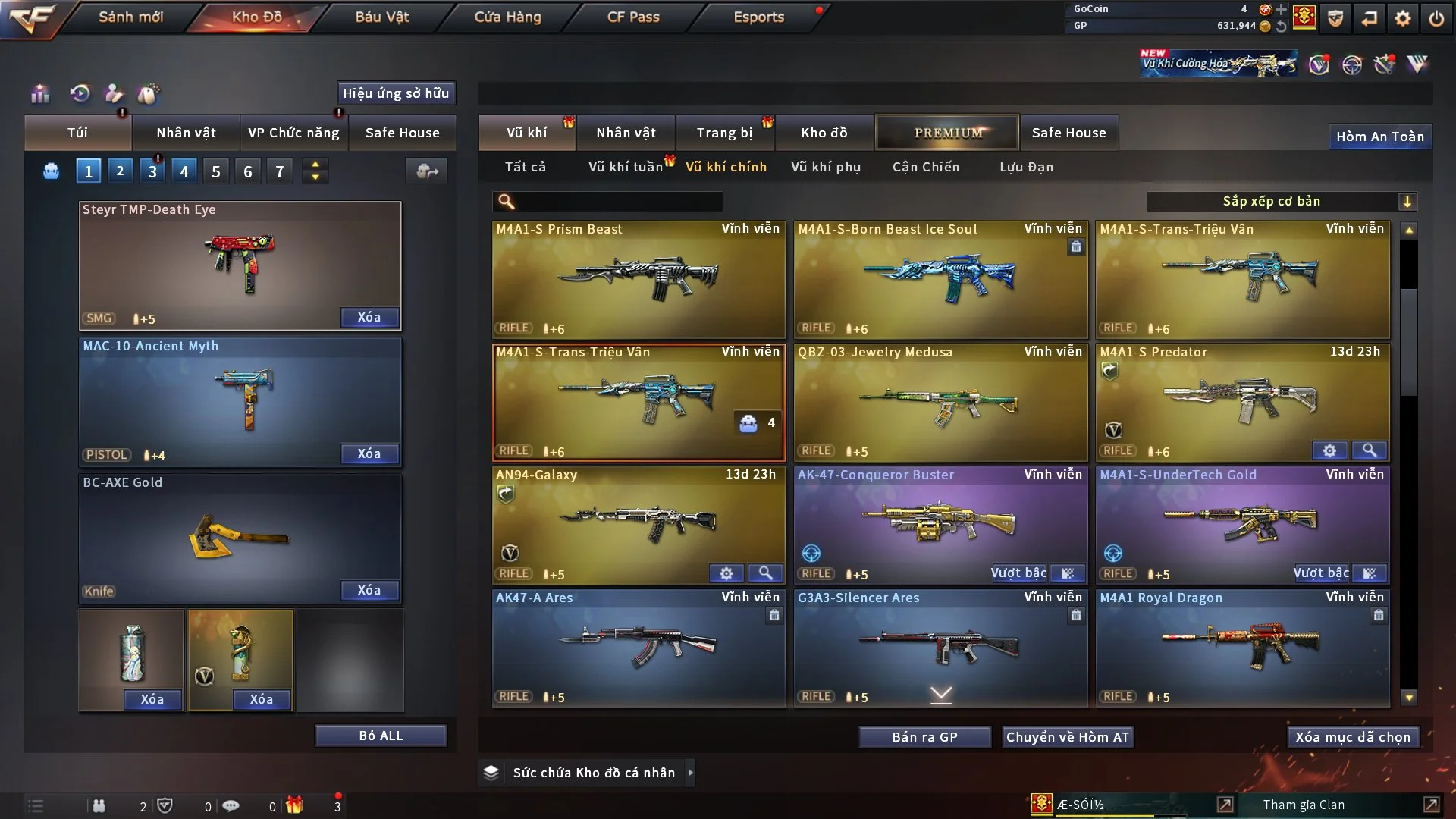
Task: Unequip all items with Bỏ ALL
Action: [381, 736]
